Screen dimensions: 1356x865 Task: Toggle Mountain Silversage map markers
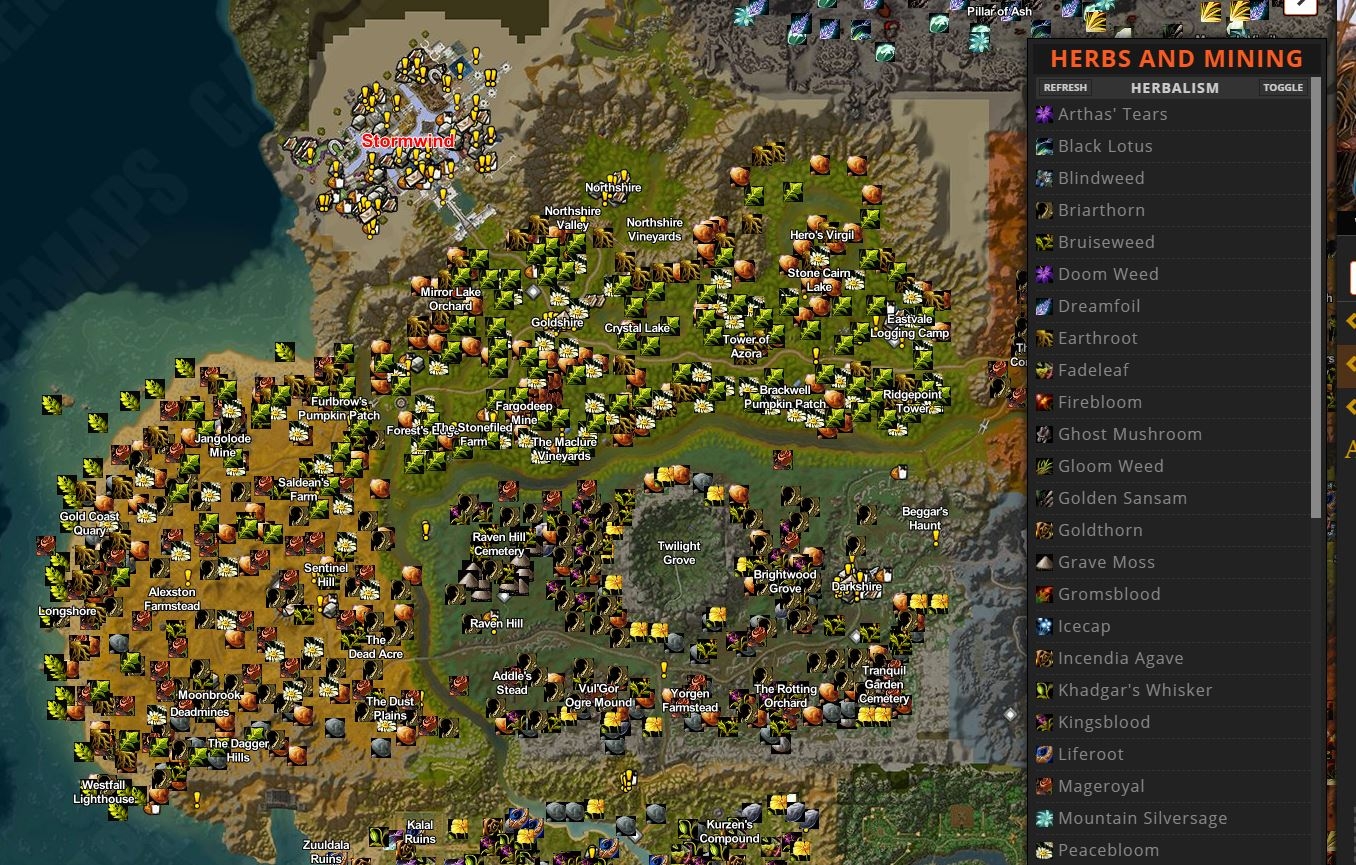[1044, 818]
